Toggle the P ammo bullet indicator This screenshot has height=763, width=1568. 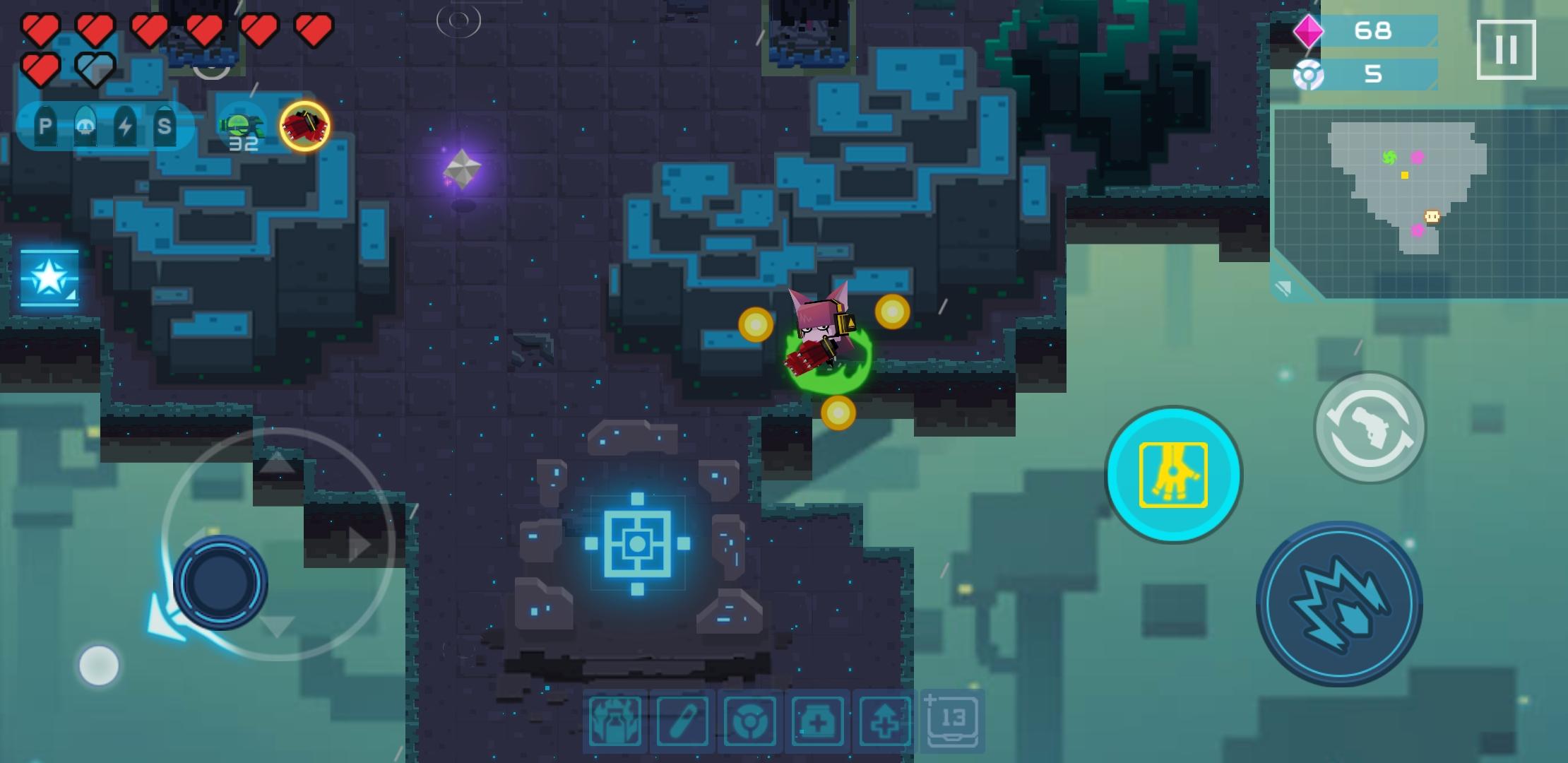(45, 127)
